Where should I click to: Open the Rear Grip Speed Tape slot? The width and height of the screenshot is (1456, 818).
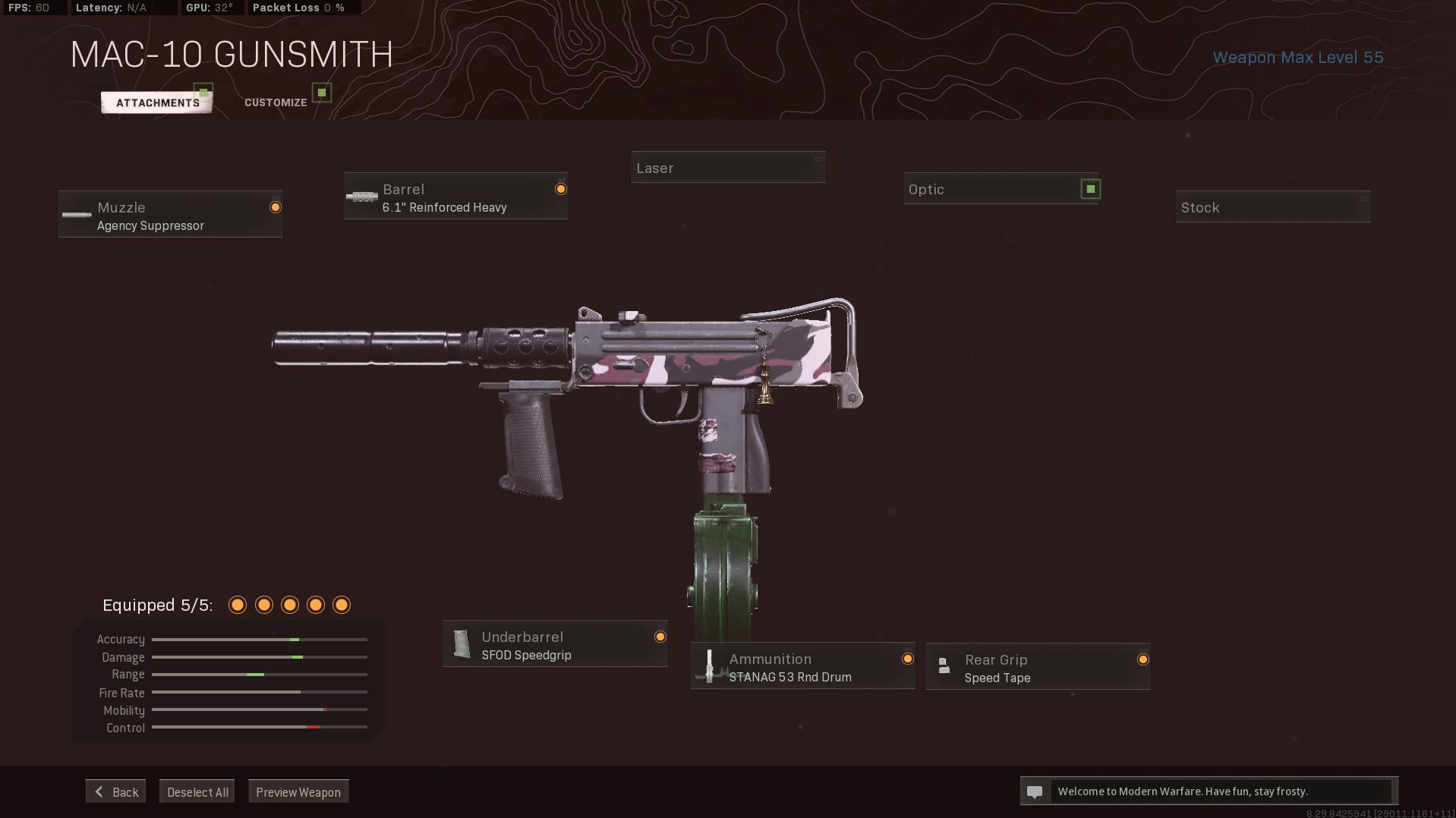(1038, 668)
